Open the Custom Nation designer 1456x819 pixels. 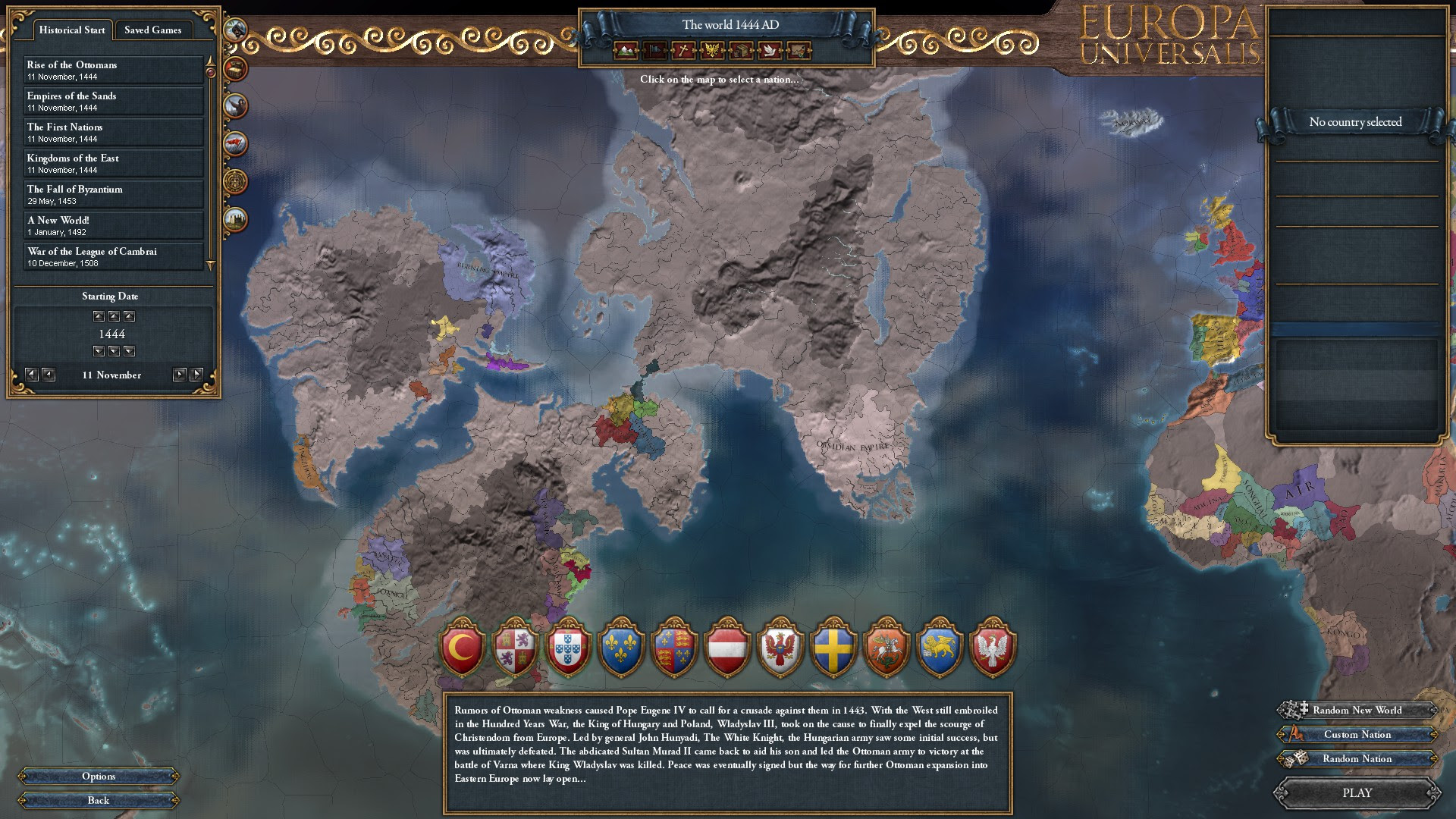click(x=1357, y=735)
